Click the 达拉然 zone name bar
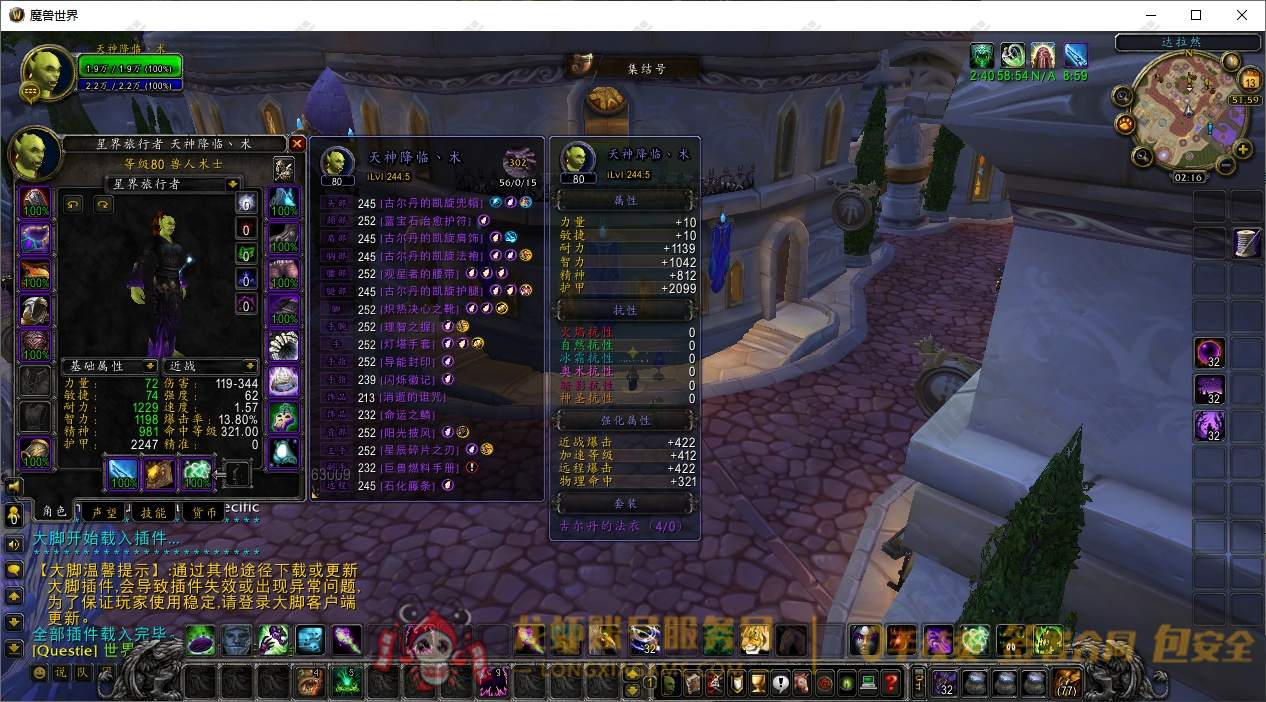The height and width of the screenshot is (702, 1266). click(x=1187, y=43)
